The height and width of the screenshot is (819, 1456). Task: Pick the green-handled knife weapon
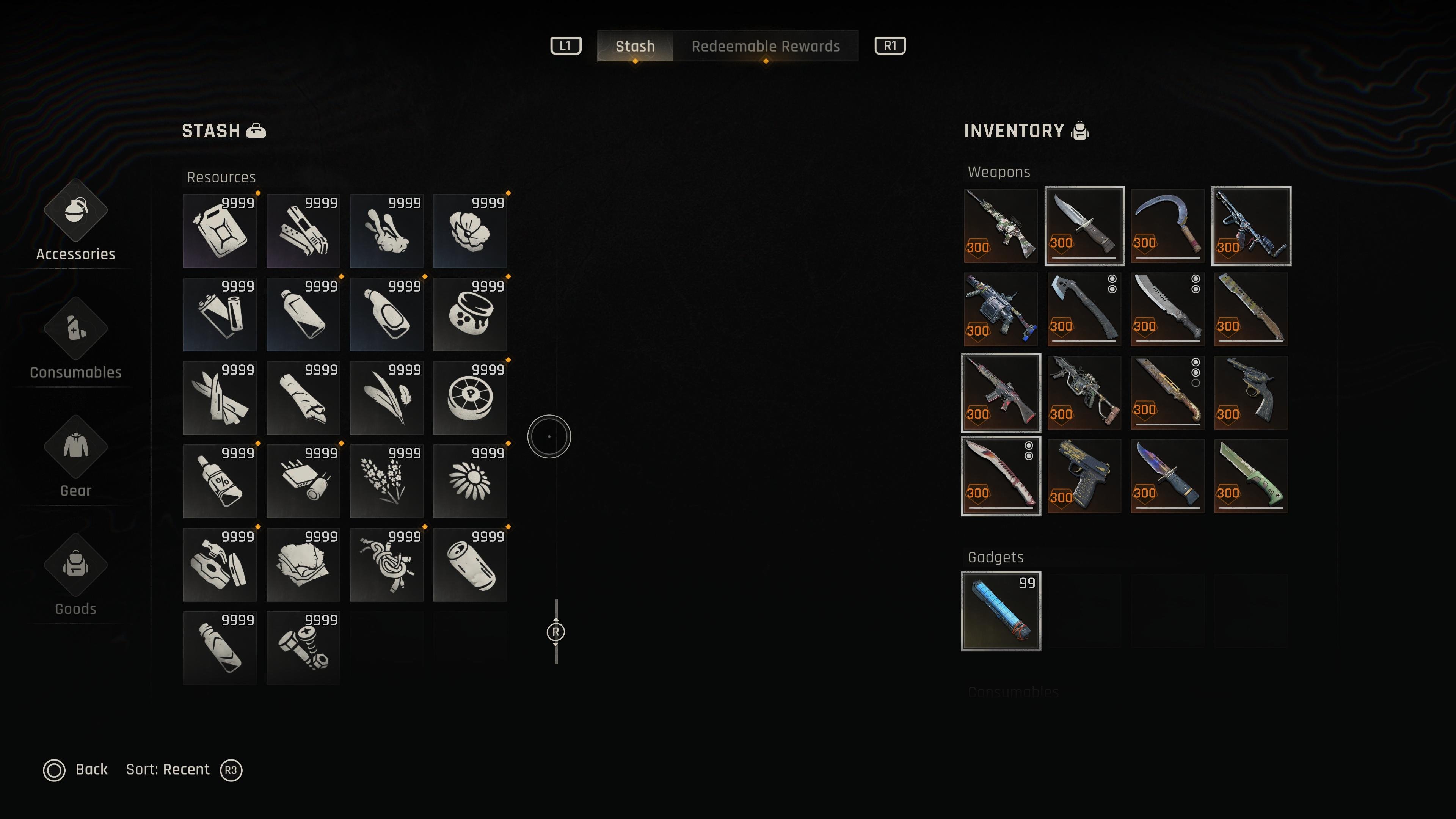coord(1251,476)
